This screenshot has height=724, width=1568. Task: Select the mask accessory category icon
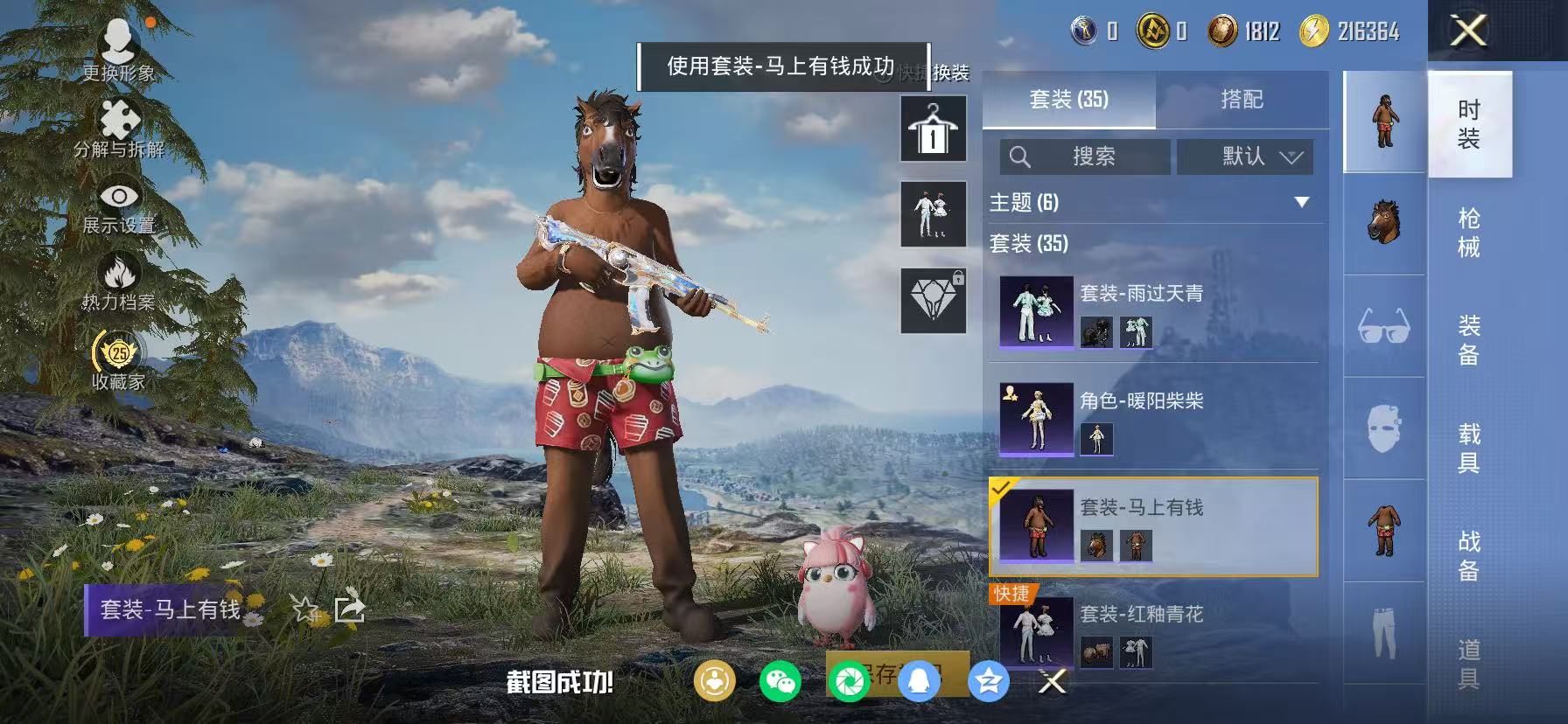point(1382,424)
